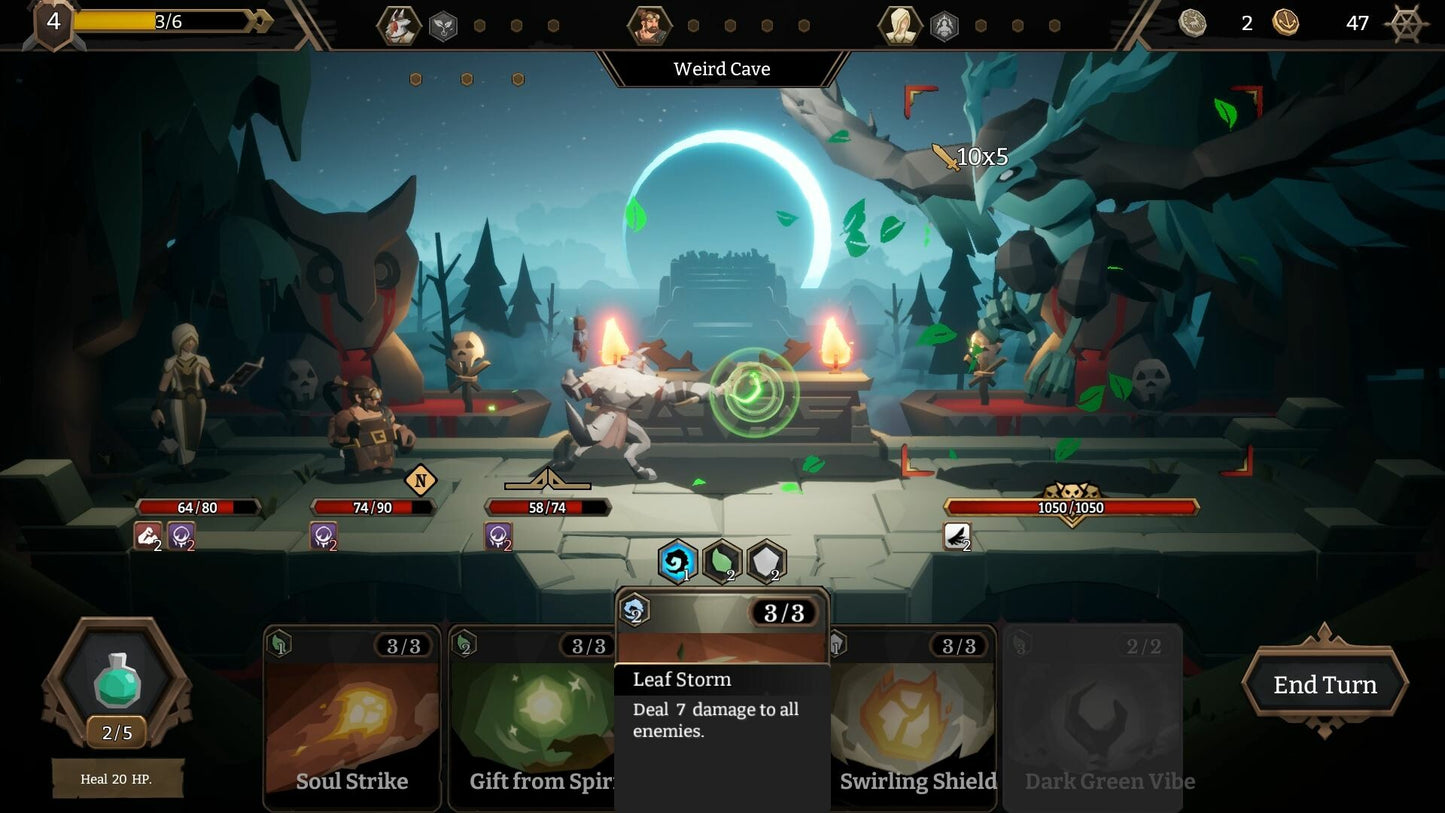This screenshot has height=813, width=1445.
Task: Select the blonde mage portrait
Action: (899, 25)
